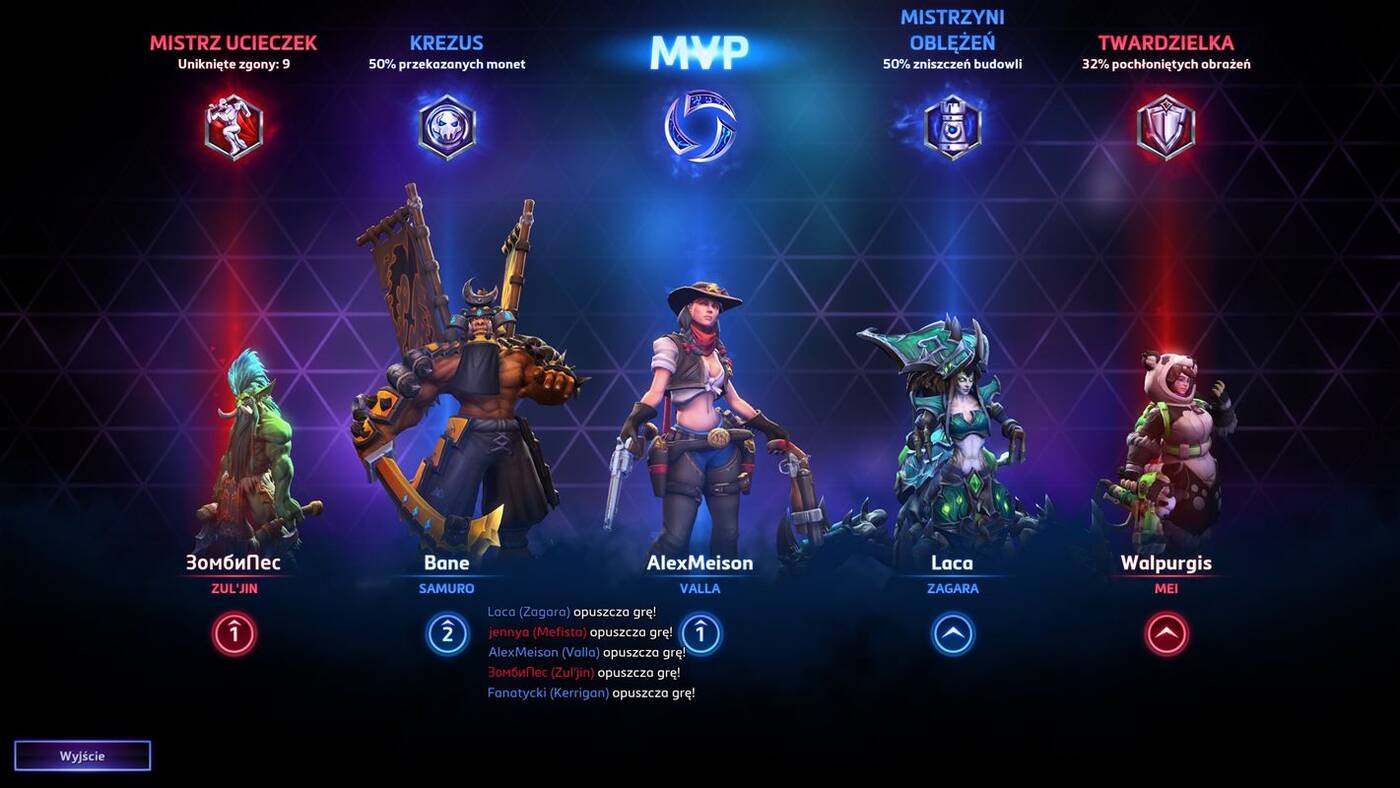Click the Walpurgis player name
Image resolution: width=1400 pixels, height=788 pixels.
tap(1165, 562)
